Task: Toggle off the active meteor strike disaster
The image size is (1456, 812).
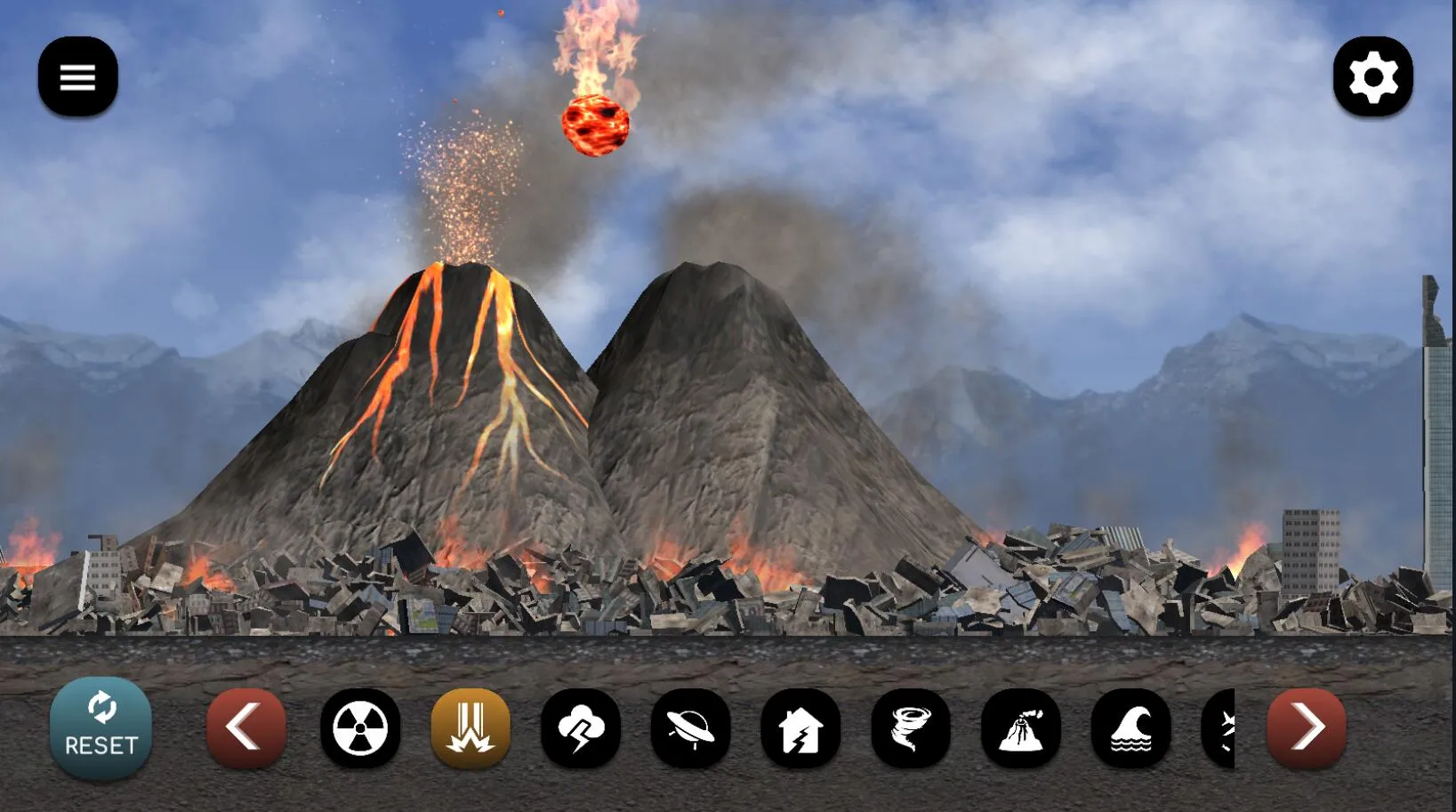Action: (x=471, y=728)
